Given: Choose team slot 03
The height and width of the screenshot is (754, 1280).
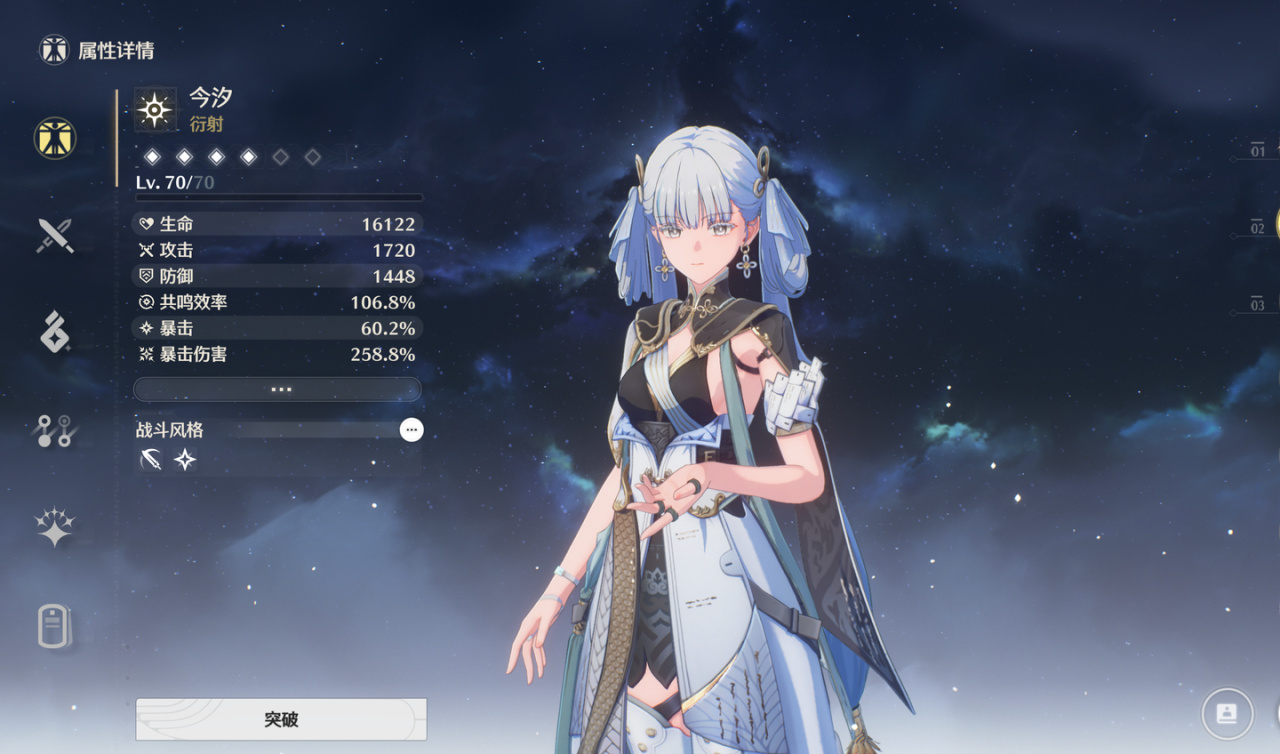Looking at the screenshot, I should pyautogui.click(x=1257, y=304).
